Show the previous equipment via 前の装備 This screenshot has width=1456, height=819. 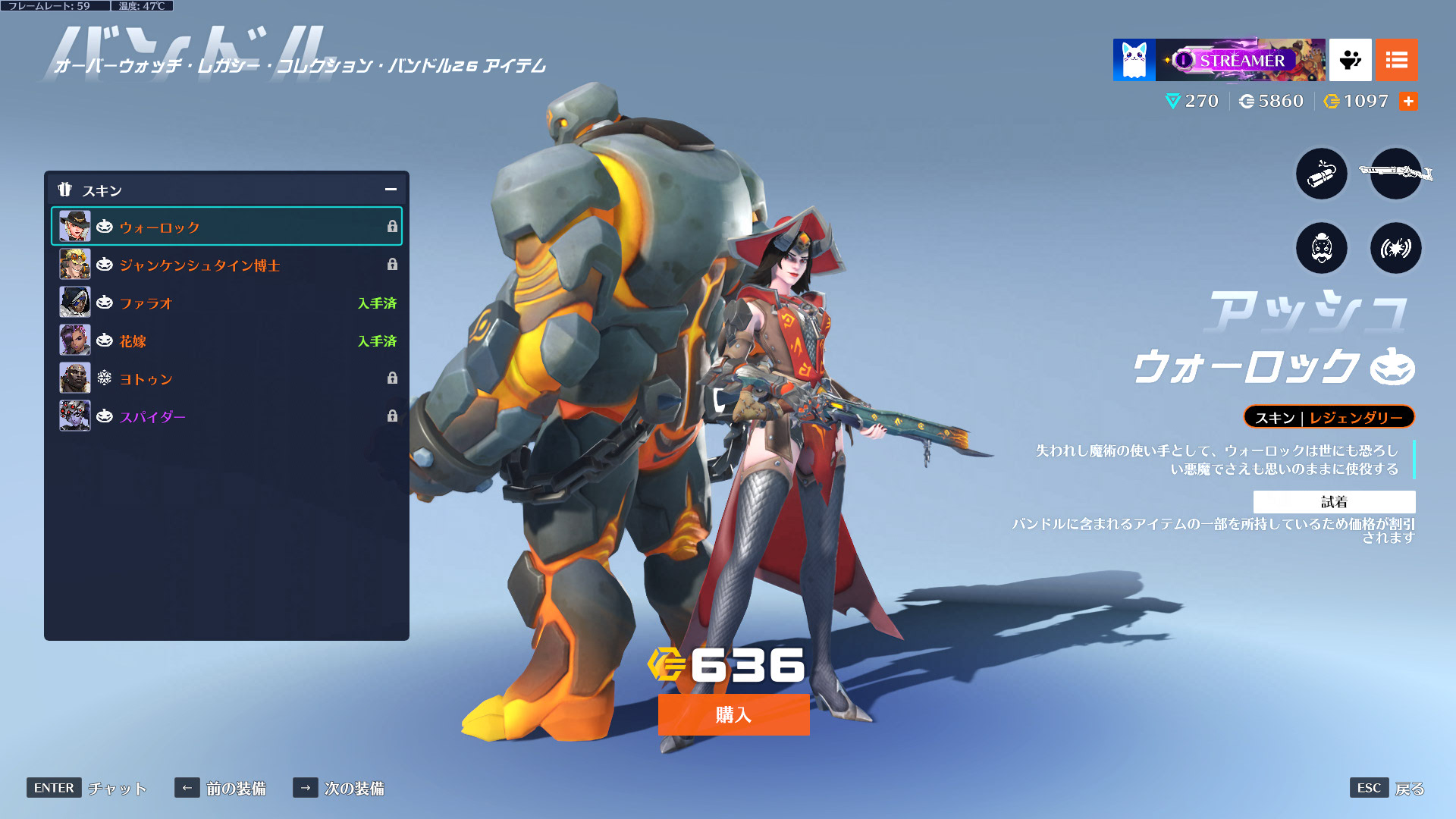point(221,788)
